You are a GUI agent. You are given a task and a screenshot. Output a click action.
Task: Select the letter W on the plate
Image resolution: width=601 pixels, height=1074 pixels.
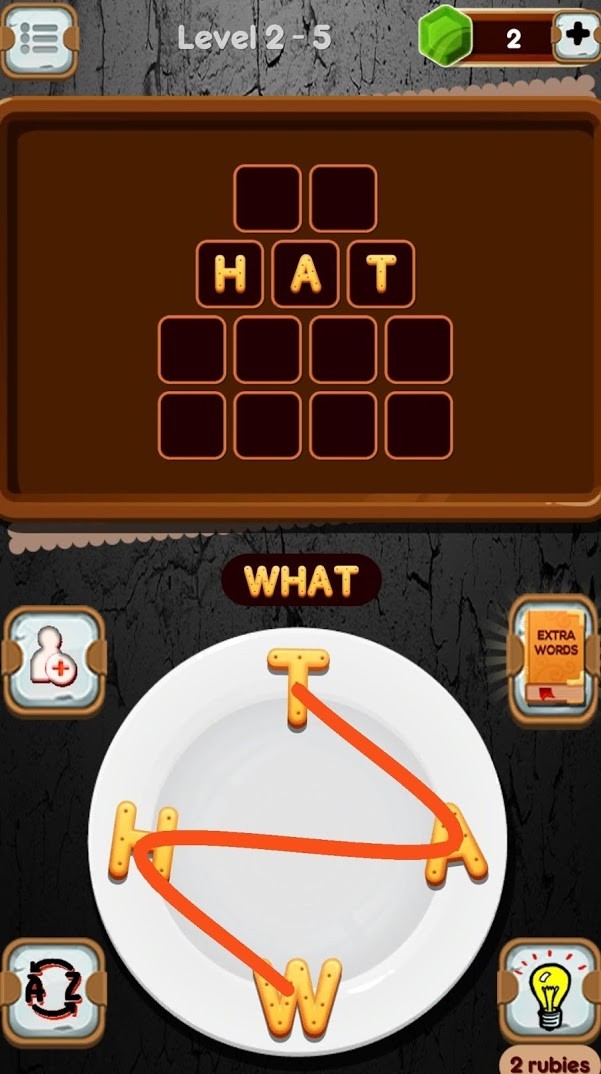(x=297, y=996)
